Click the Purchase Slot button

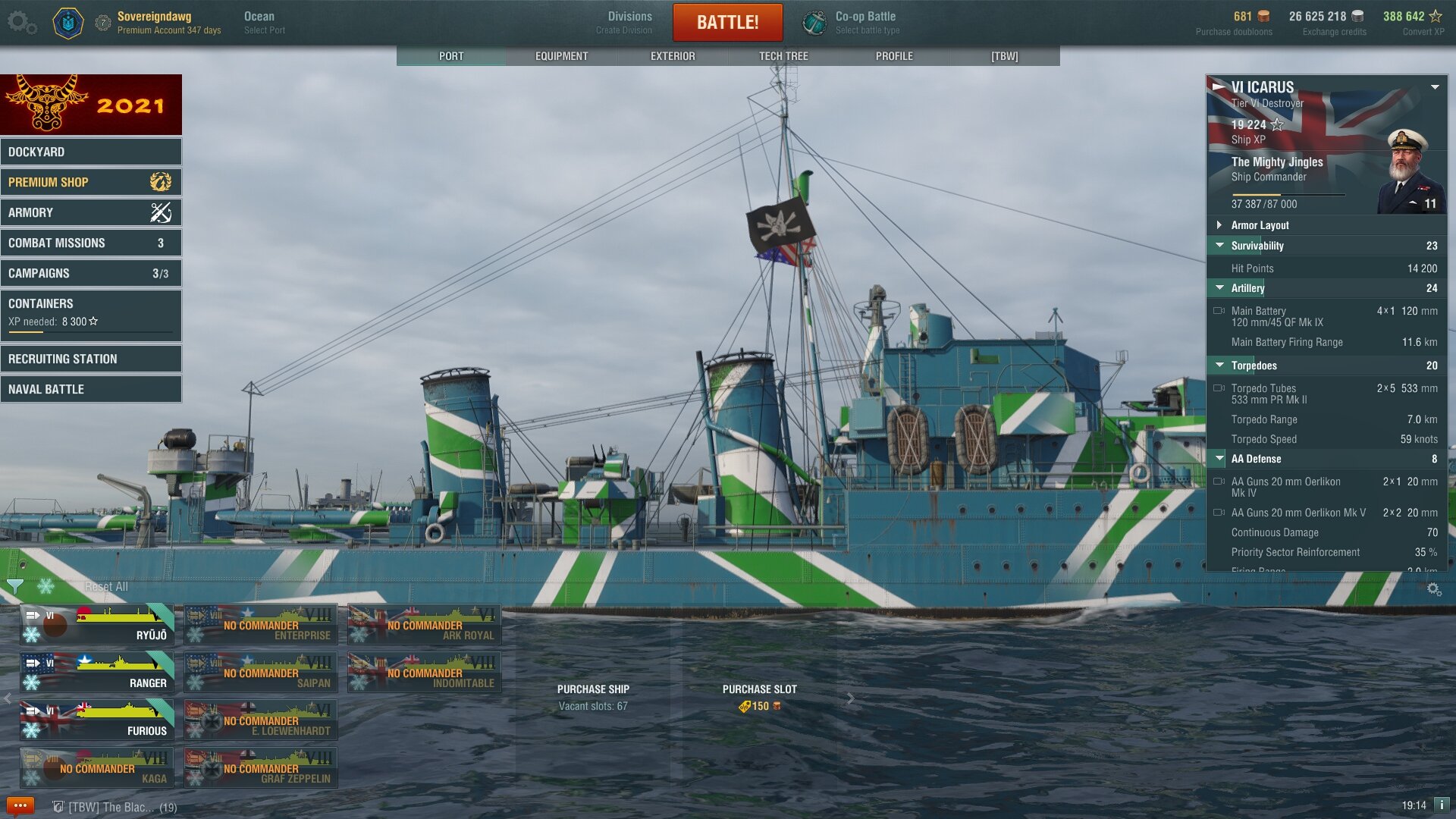click(759, 697)
